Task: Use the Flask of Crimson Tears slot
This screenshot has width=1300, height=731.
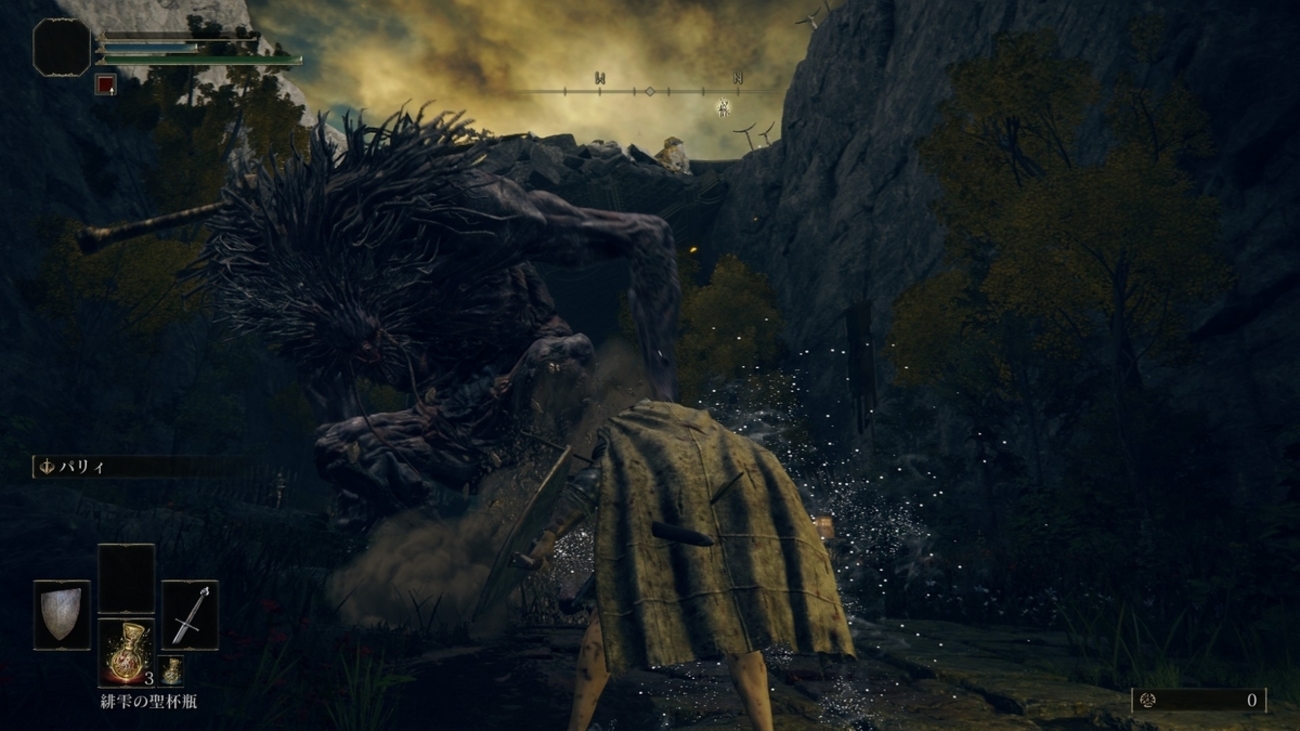Action: pos(126,652)
